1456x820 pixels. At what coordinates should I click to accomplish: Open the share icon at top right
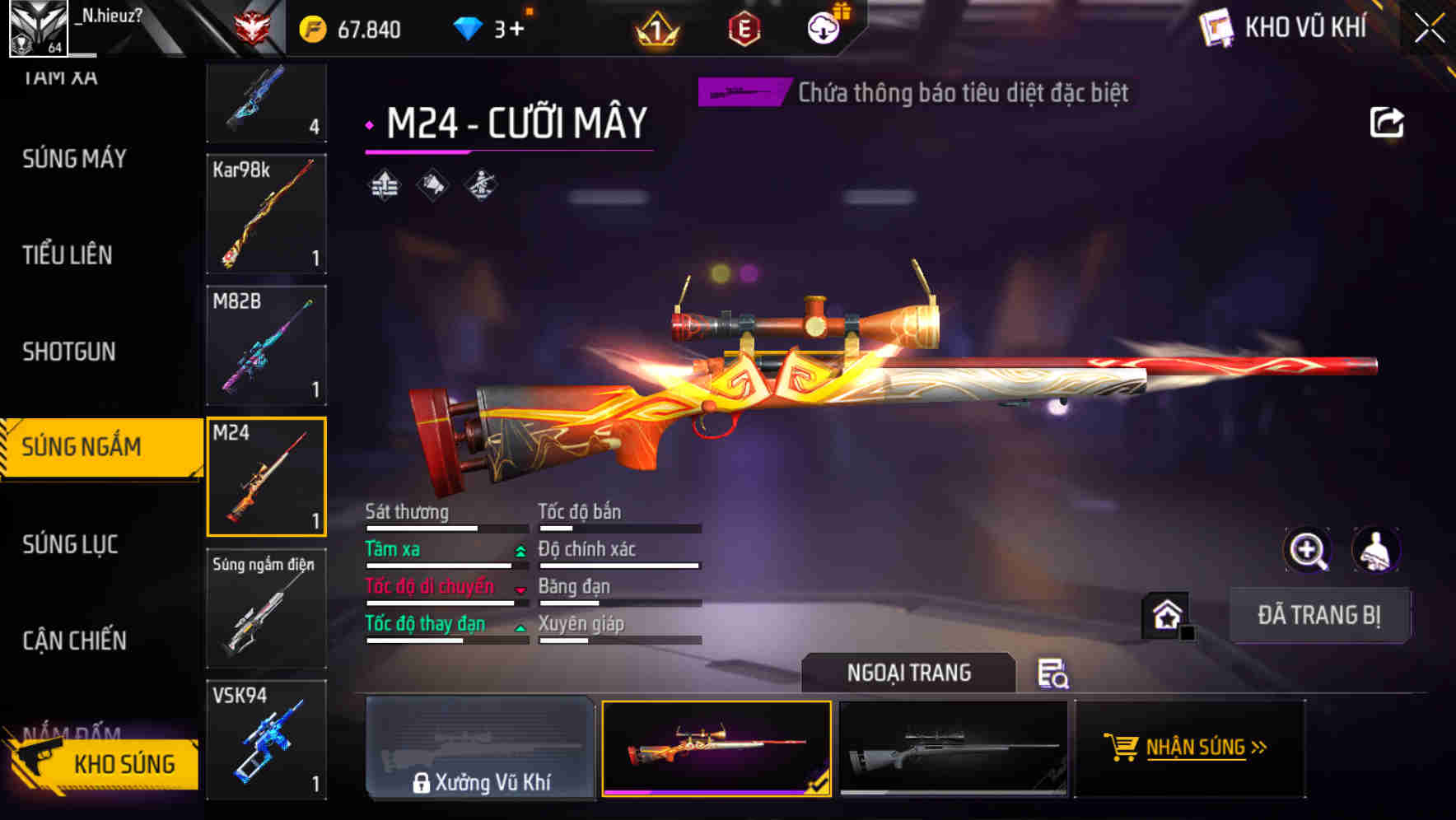[x=1388, y=121]
